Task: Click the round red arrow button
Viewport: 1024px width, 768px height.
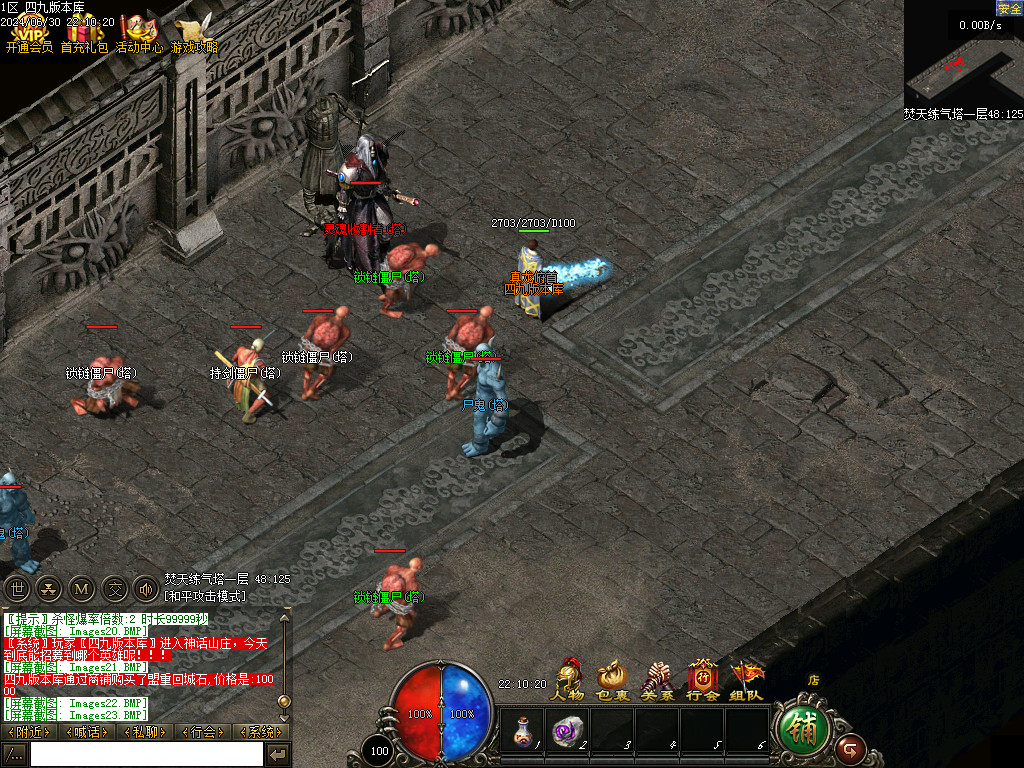Action: (x=851, y=747)
